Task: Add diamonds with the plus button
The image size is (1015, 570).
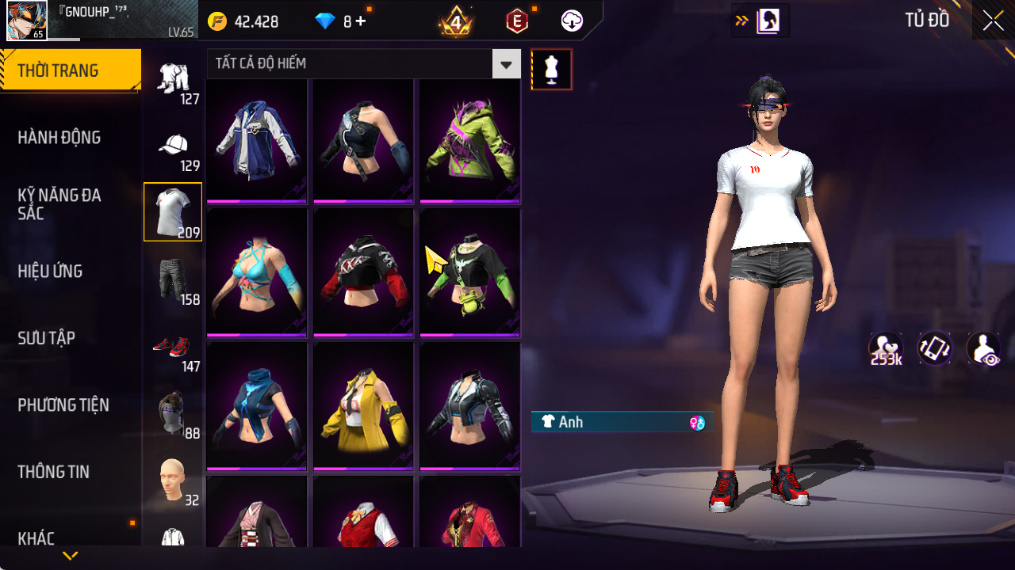Action: [361, 21]
